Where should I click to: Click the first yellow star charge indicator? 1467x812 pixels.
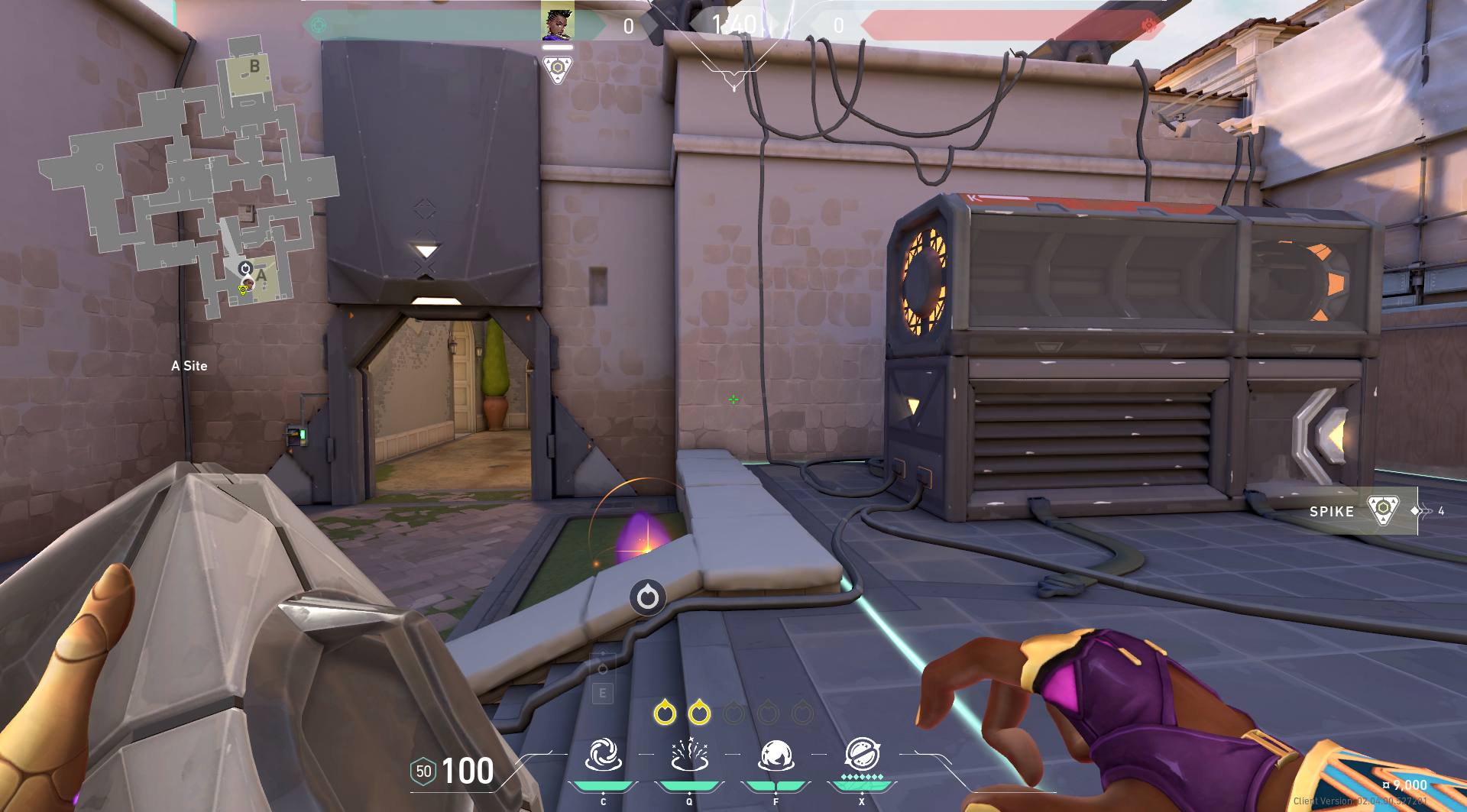[665, 713]
